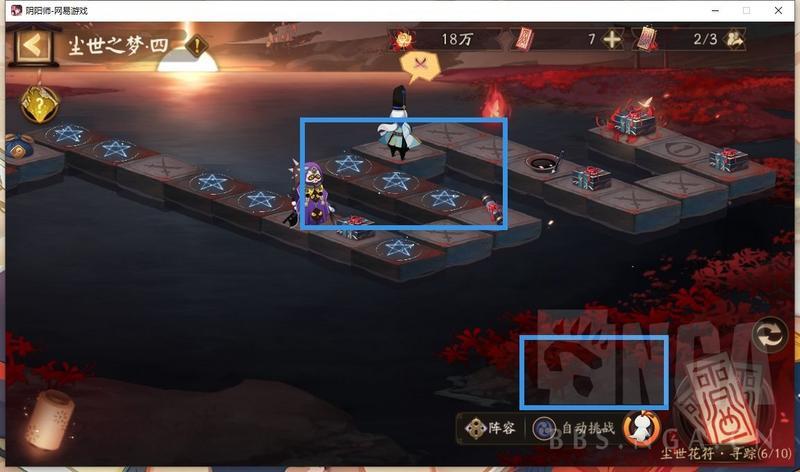Image resolution: width=800 pixels, height=472 pixels.
Task: Click the white paper doll icon
Action: pos(641,427)
